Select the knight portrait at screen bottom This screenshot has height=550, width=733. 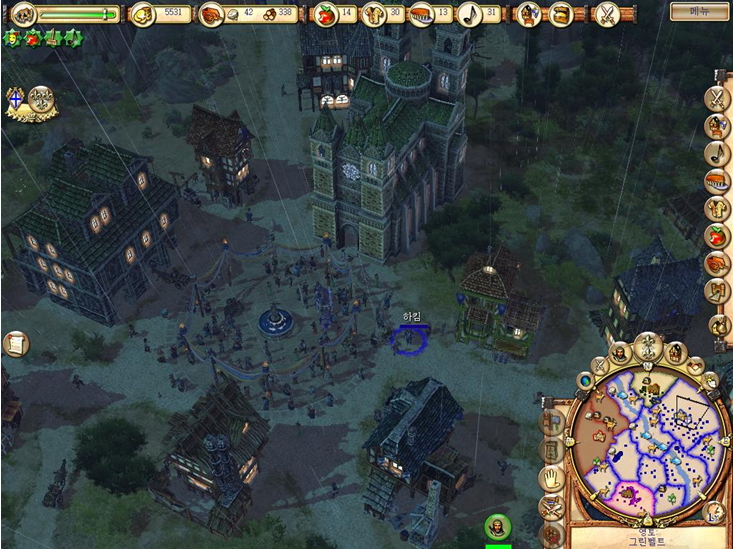pyautogui.click(x=497, y=526)
